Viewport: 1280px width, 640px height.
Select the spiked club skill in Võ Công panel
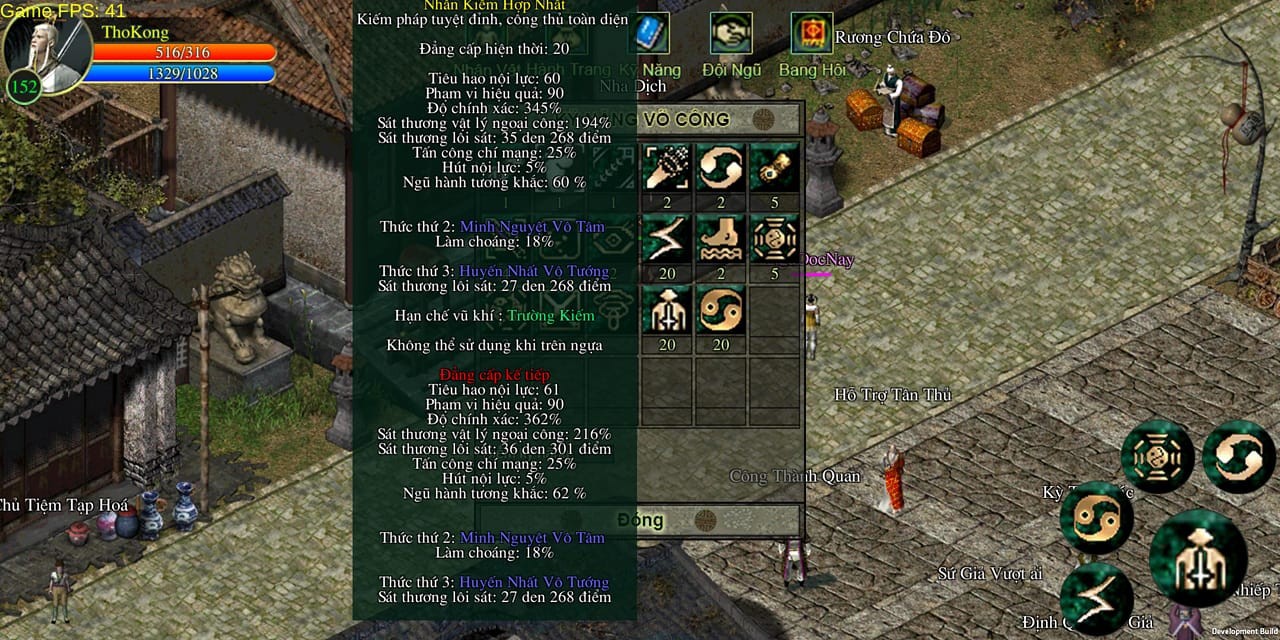(666, 168)
